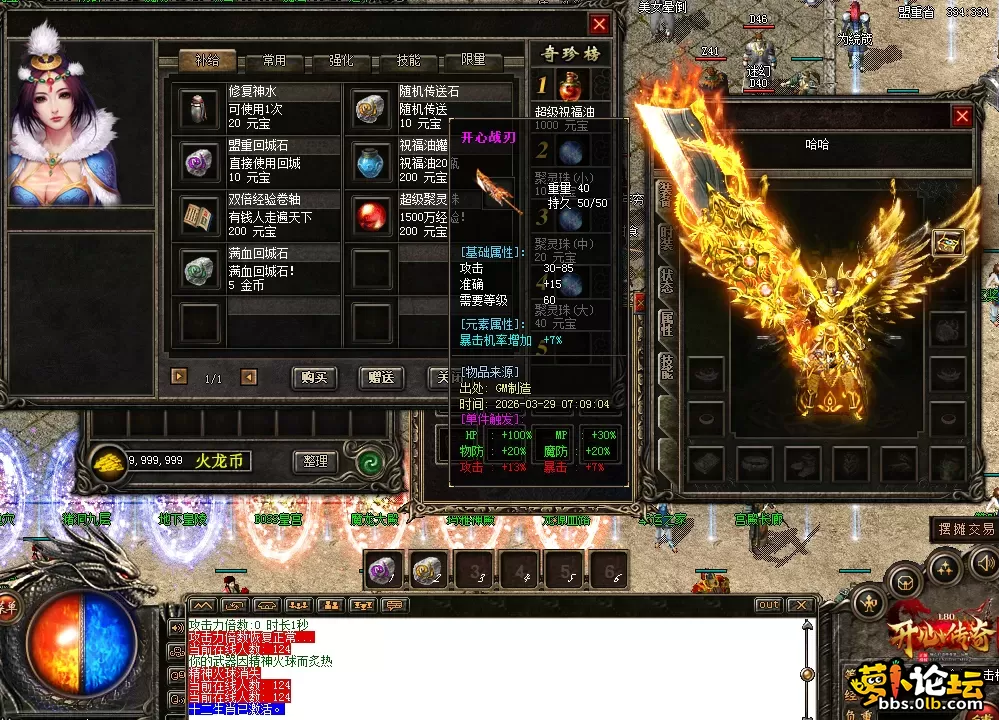Choose the 随机传送石 shop item
The width and height of the screenshot is (999, 720).
point(372,108)
